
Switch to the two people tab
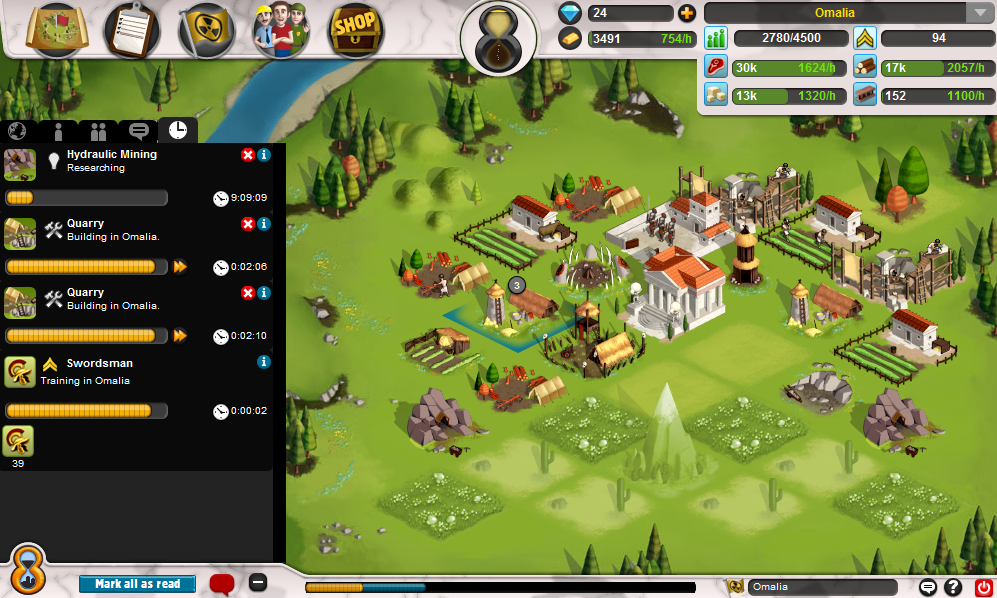point(98,131)
